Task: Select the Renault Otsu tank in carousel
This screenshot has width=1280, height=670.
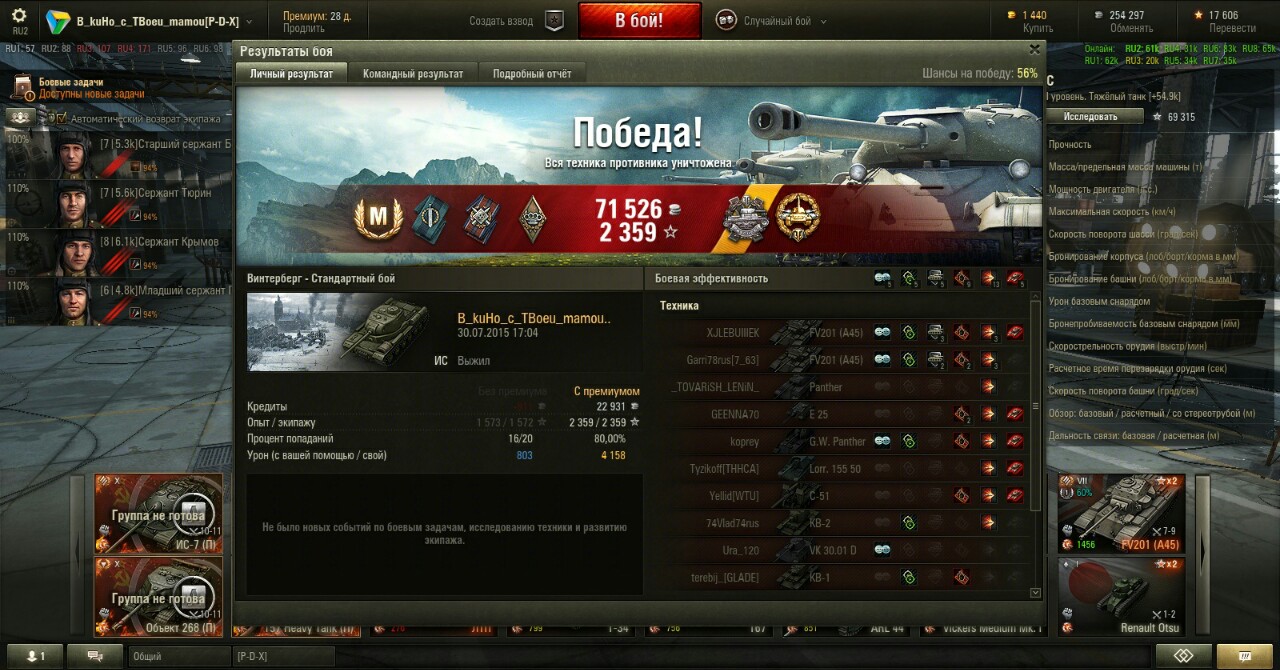Action: click(1121, 596)
